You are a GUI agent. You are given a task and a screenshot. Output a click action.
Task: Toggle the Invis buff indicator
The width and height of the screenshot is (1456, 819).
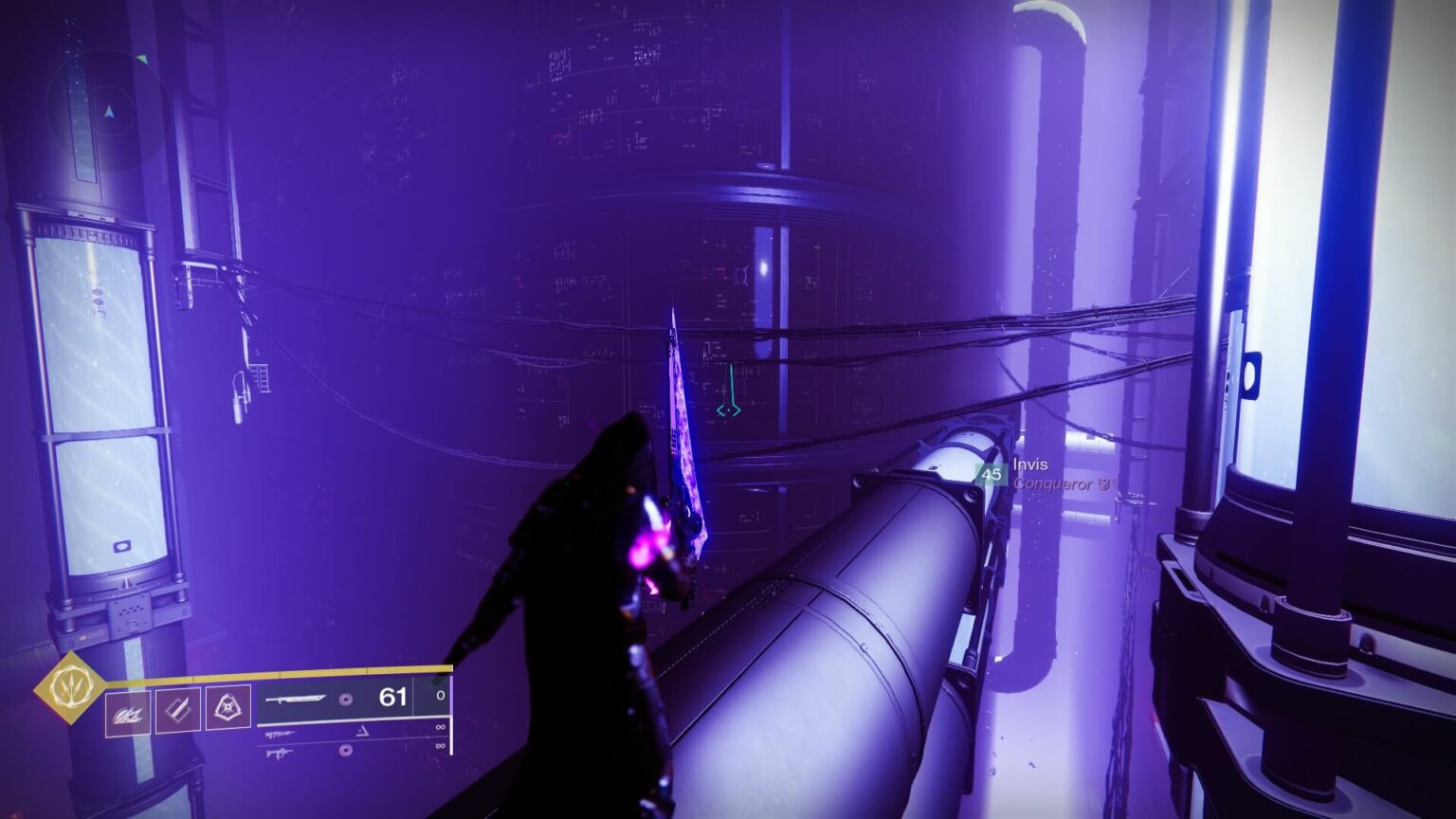[1030, 464]
